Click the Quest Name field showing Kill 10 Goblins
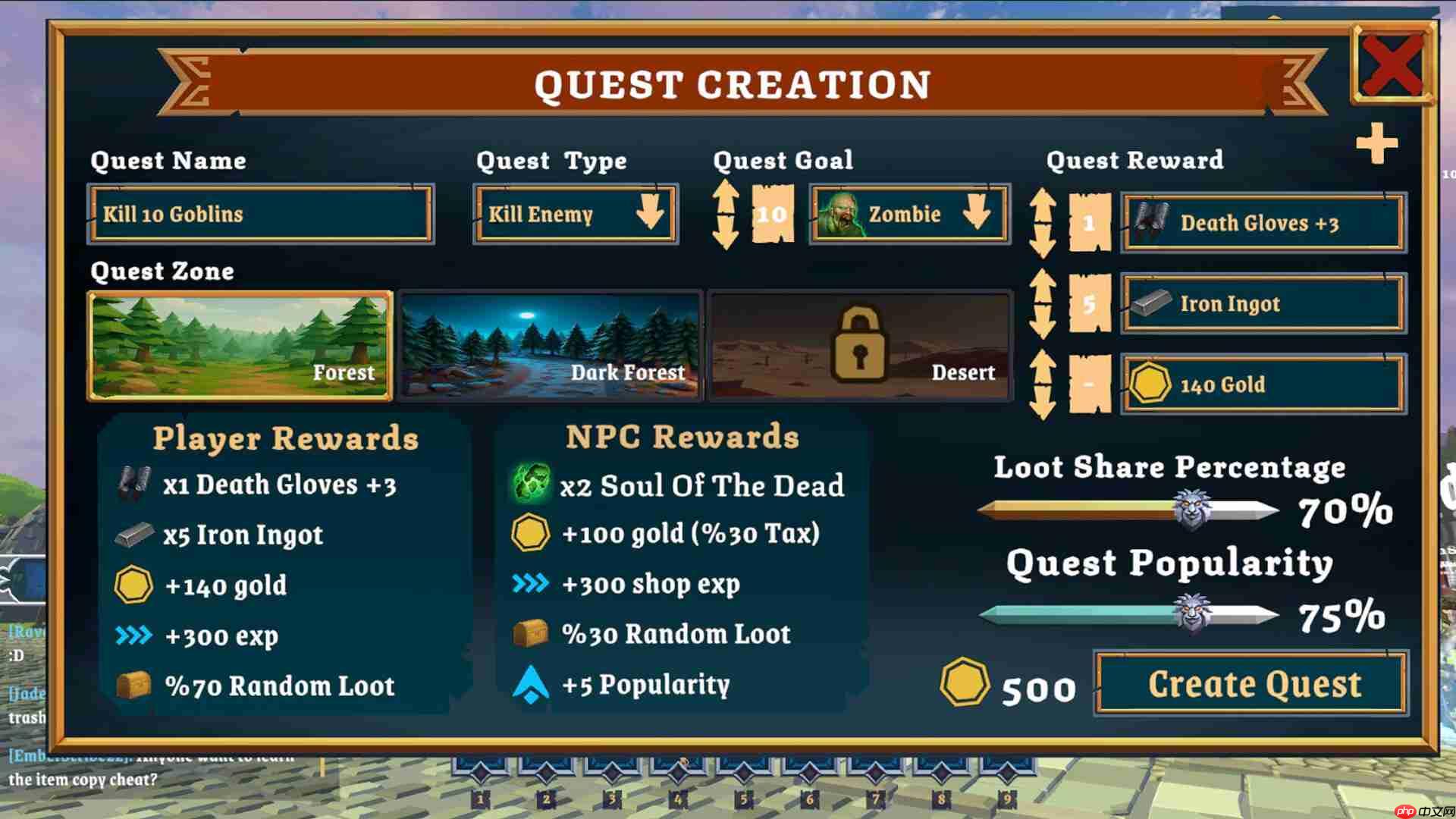 pyautogui.click(x=262, y=215)
